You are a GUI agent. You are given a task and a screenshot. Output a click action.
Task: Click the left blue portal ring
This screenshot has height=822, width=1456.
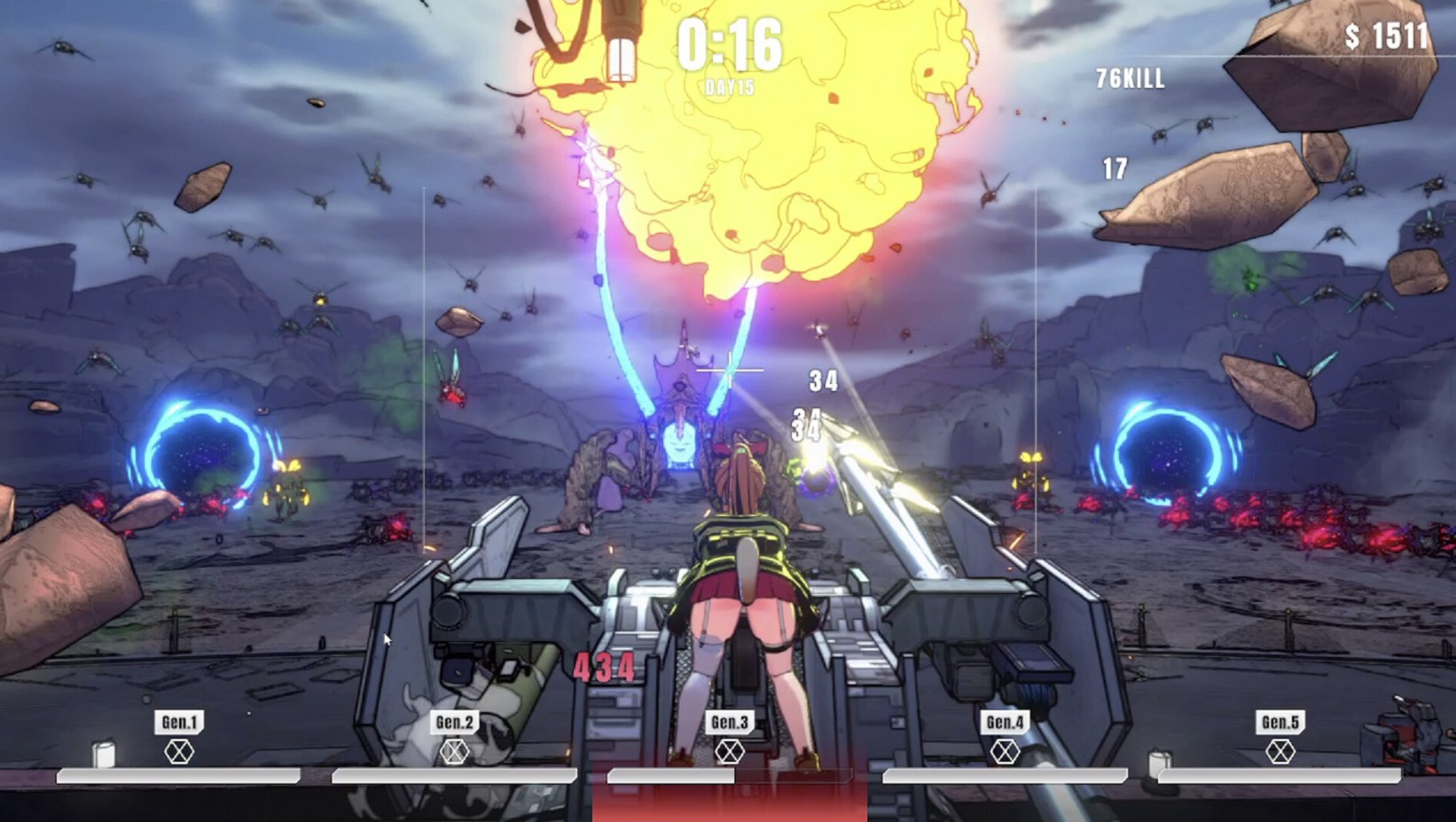[201, 443]
